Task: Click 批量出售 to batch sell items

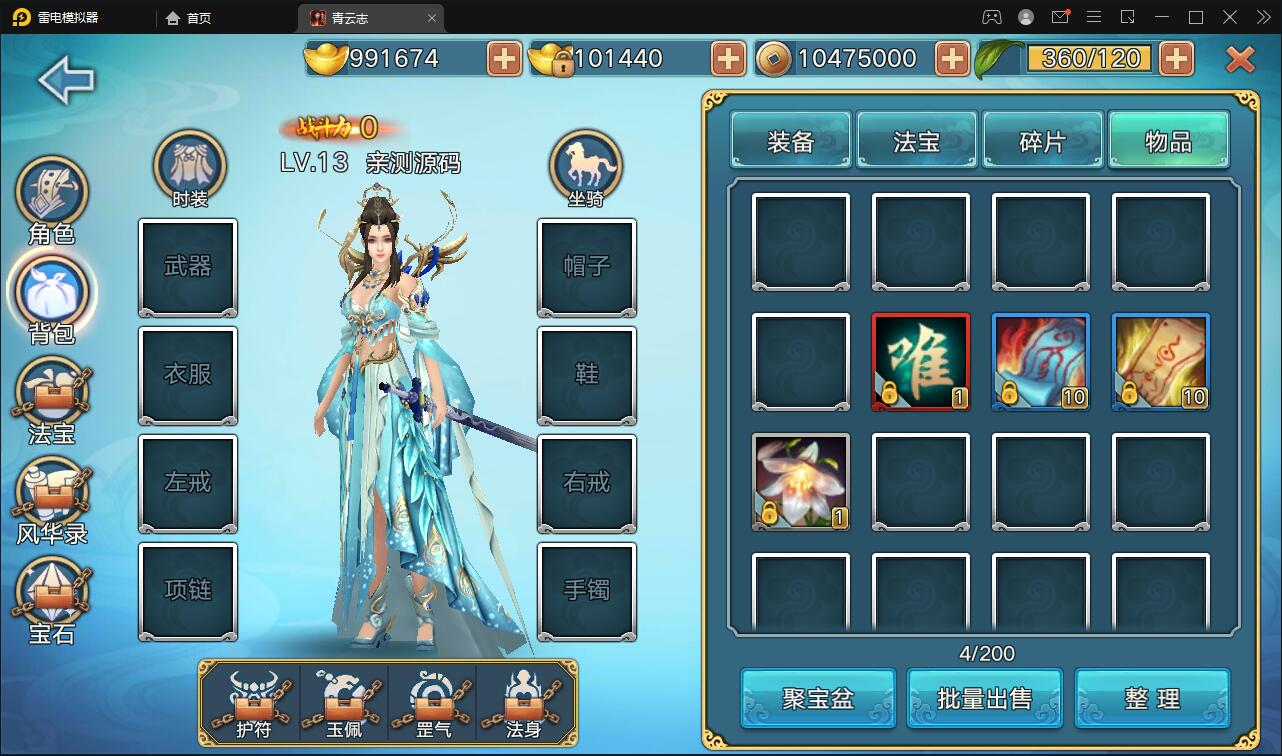Action: point(984,697)
